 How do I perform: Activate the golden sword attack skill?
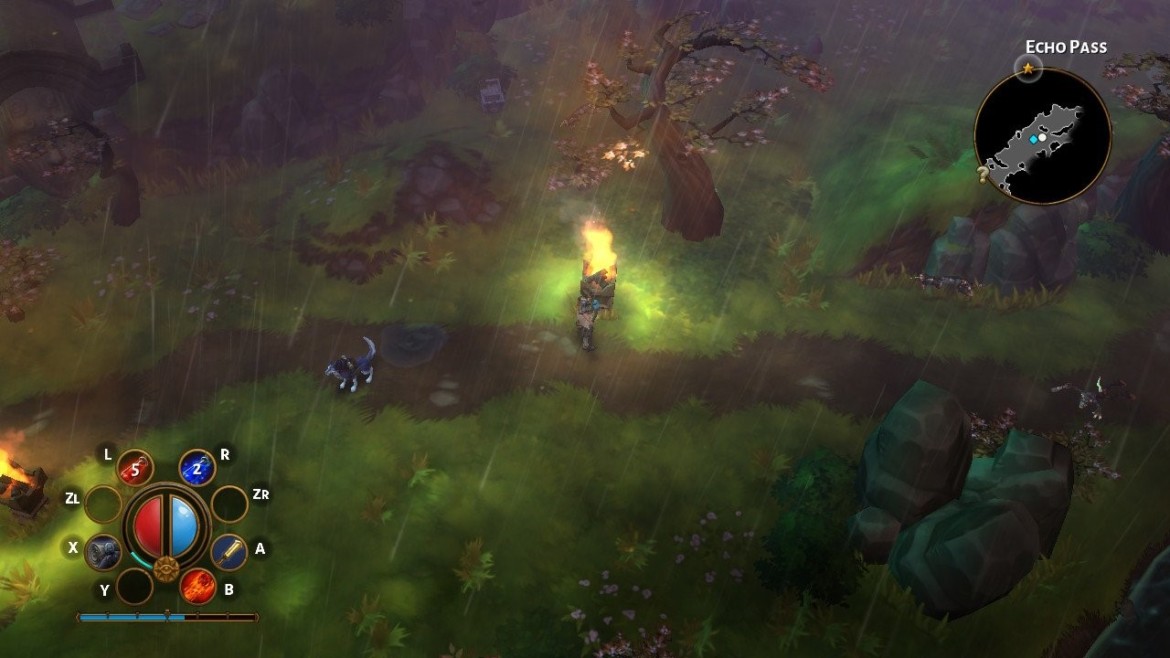point(229,549)
